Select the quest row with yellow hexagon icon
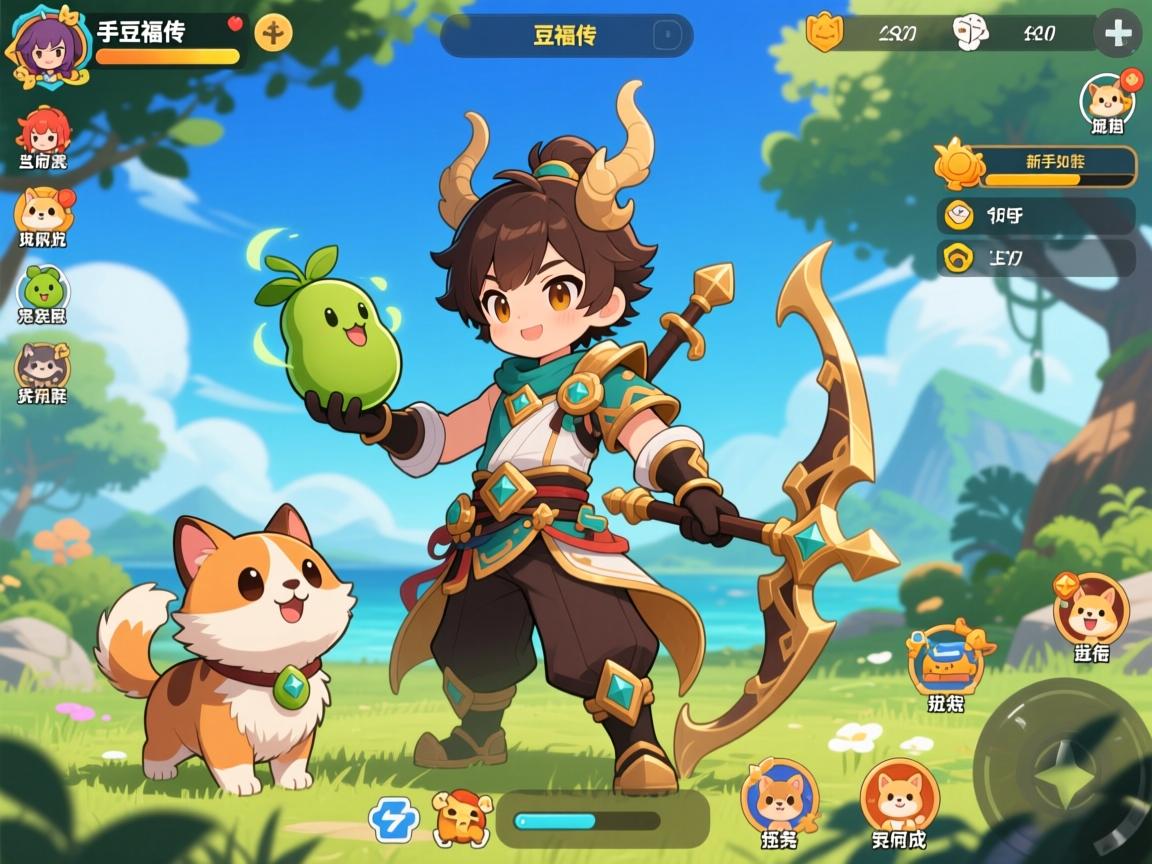 (1036, 257)
